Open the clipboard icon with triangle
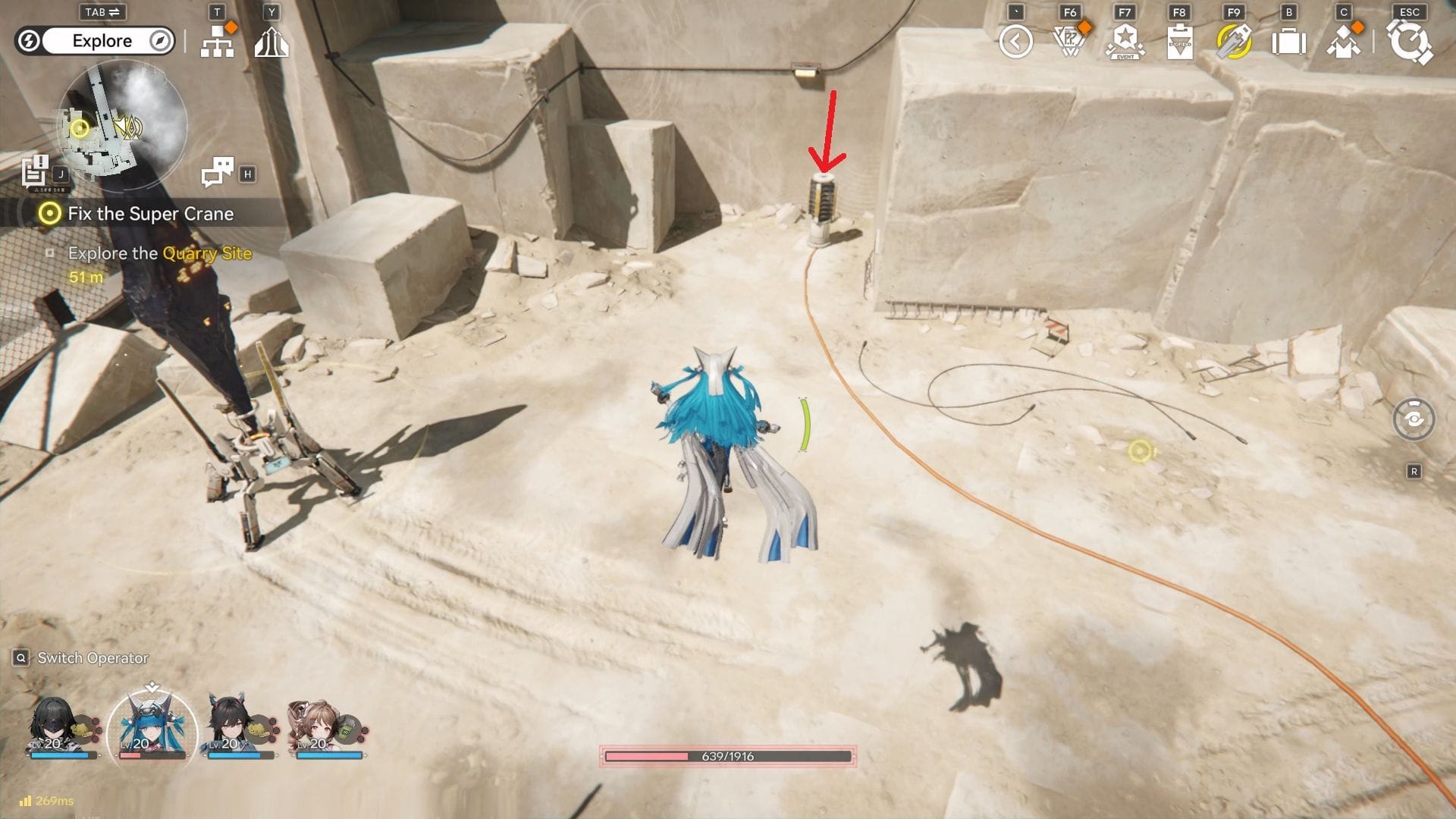Screen dimensions: 1456x819 tap(1180, 42)
